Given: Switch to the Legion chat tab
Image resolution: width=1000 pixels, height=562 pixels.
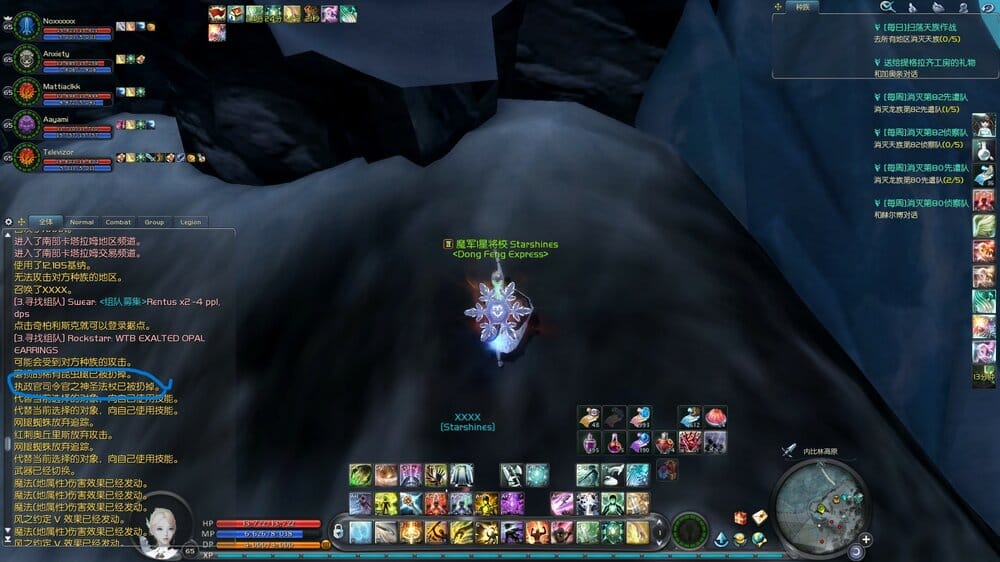Looking at the screenshot, I should pos(190,222).
